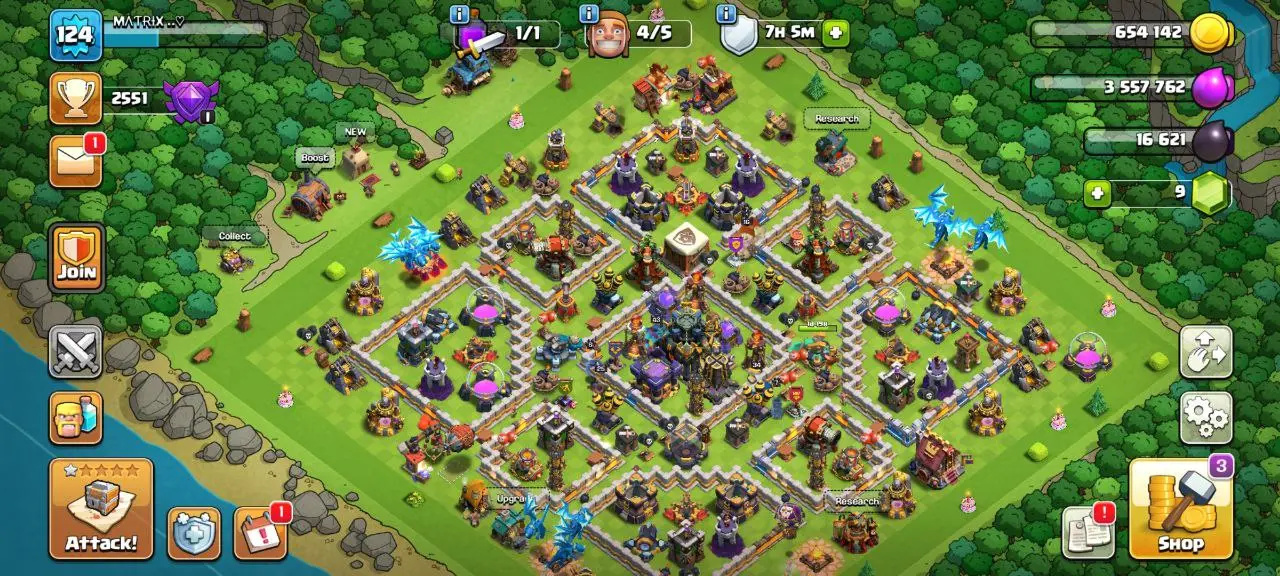Join a clan via Join button

point(76,257)
